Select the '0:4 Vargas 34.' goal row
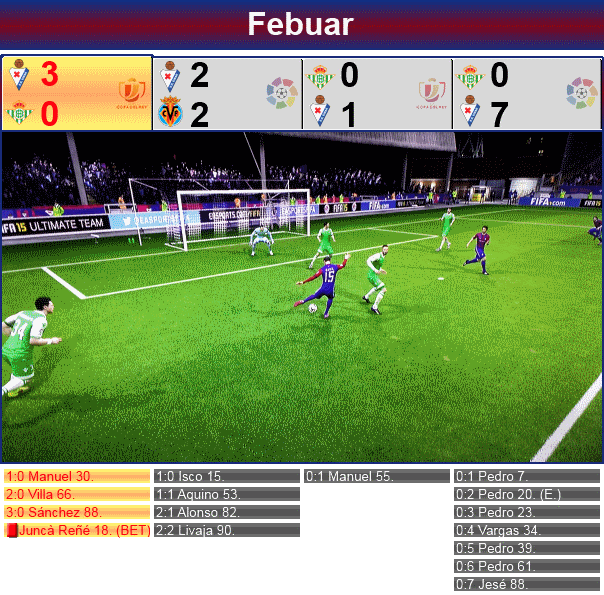Viewport: 604px width, 595px height. [527, 530]
